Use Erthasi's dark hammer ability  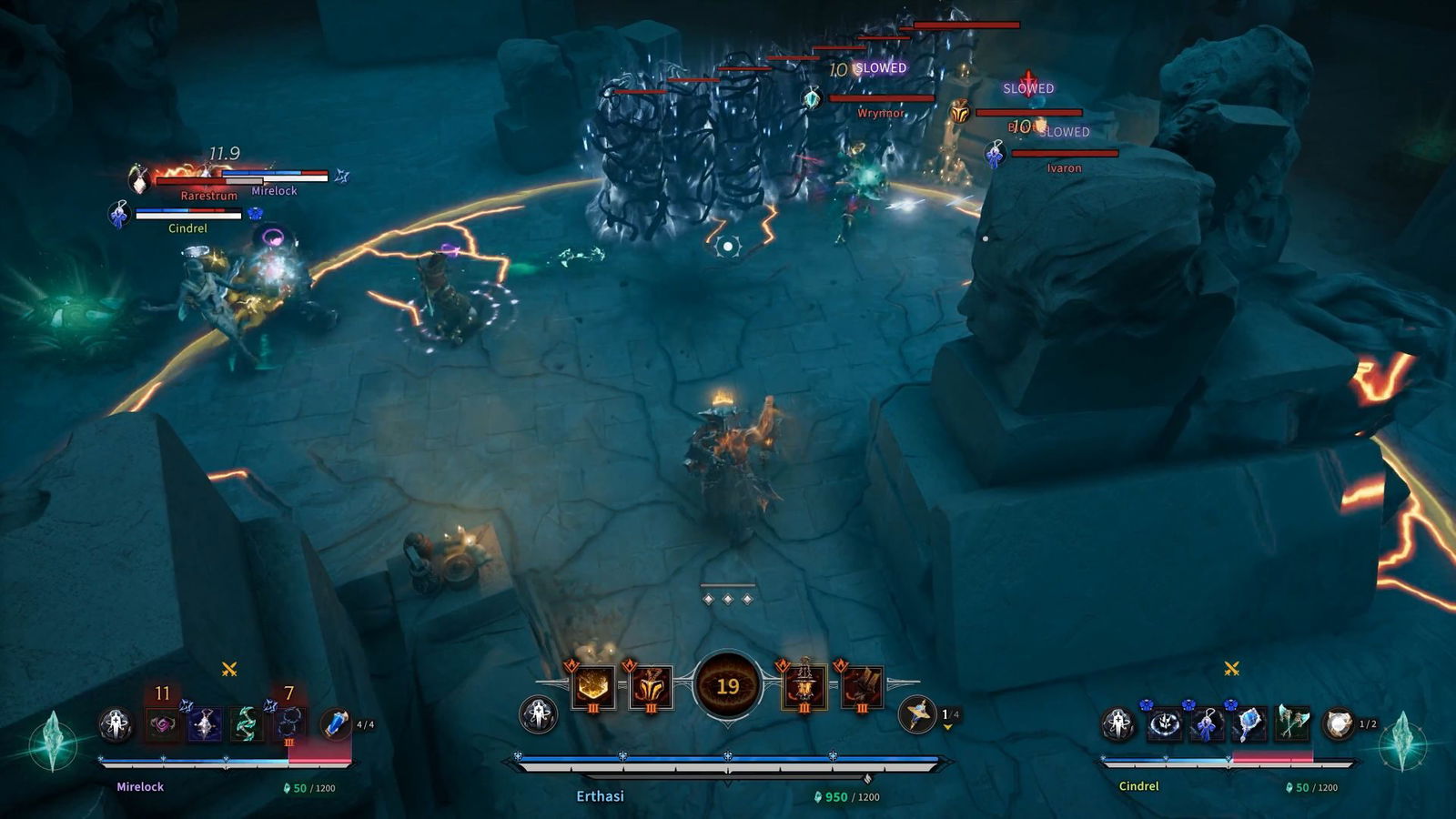862,688
